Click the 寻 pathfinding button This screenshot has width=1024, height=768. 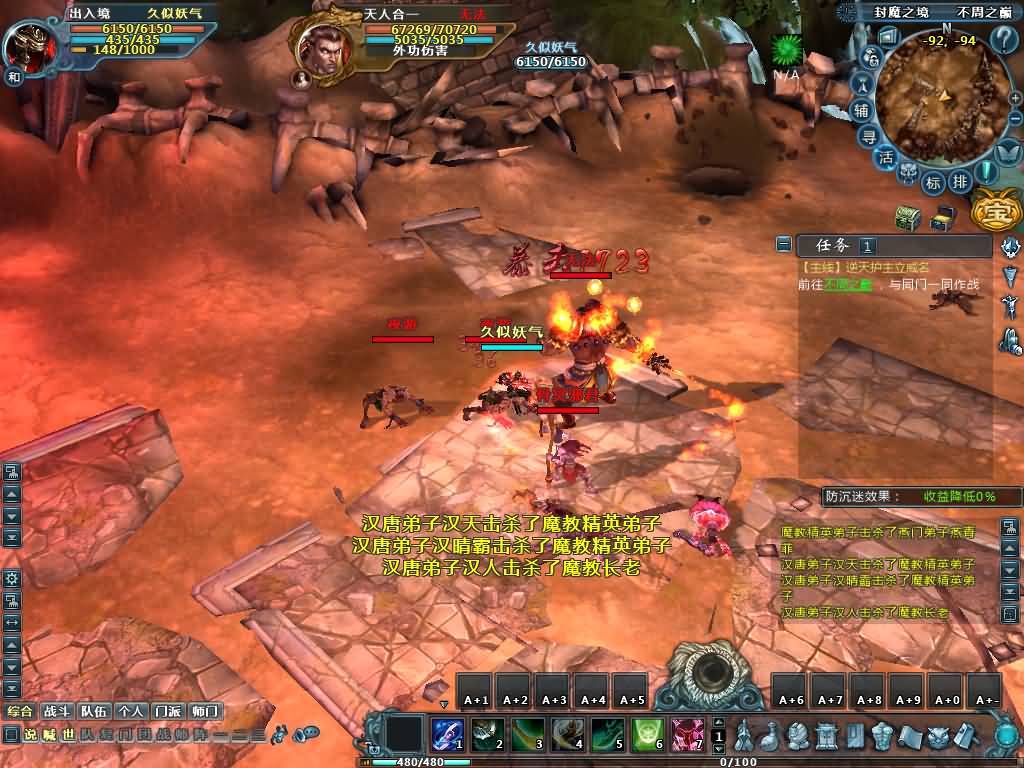click(871, 136)
